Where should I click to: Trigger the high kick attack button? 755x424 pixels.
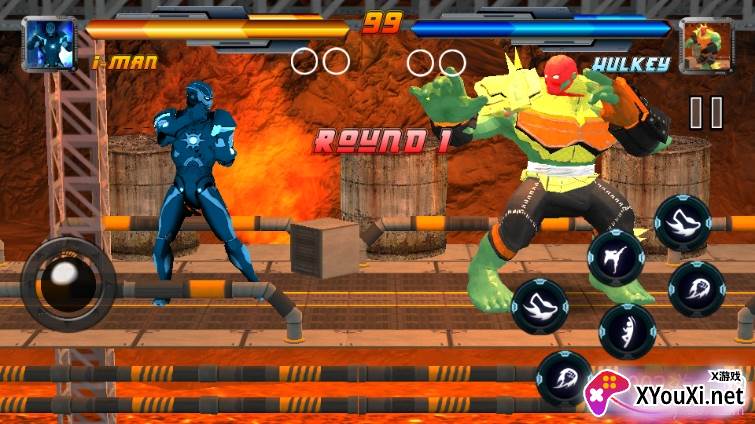[x=613, y=258]
